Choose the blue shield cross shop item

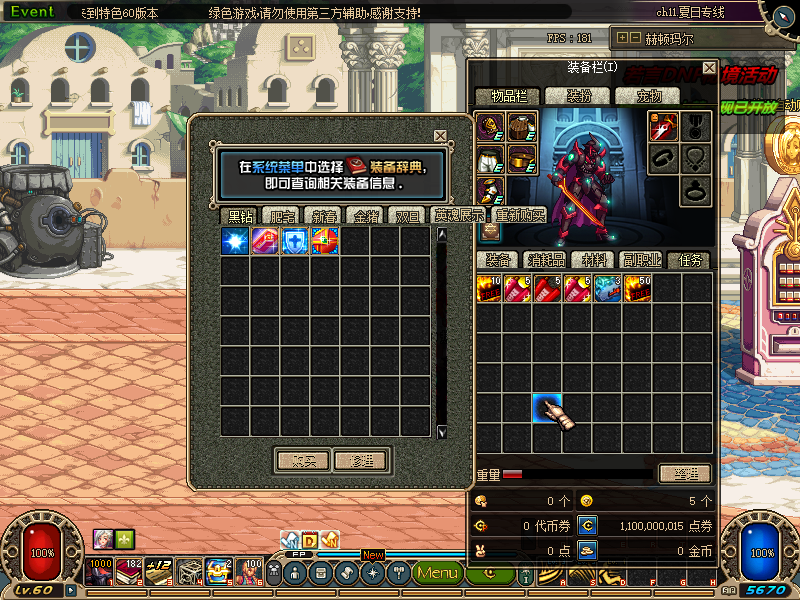(x=295, y=241)
